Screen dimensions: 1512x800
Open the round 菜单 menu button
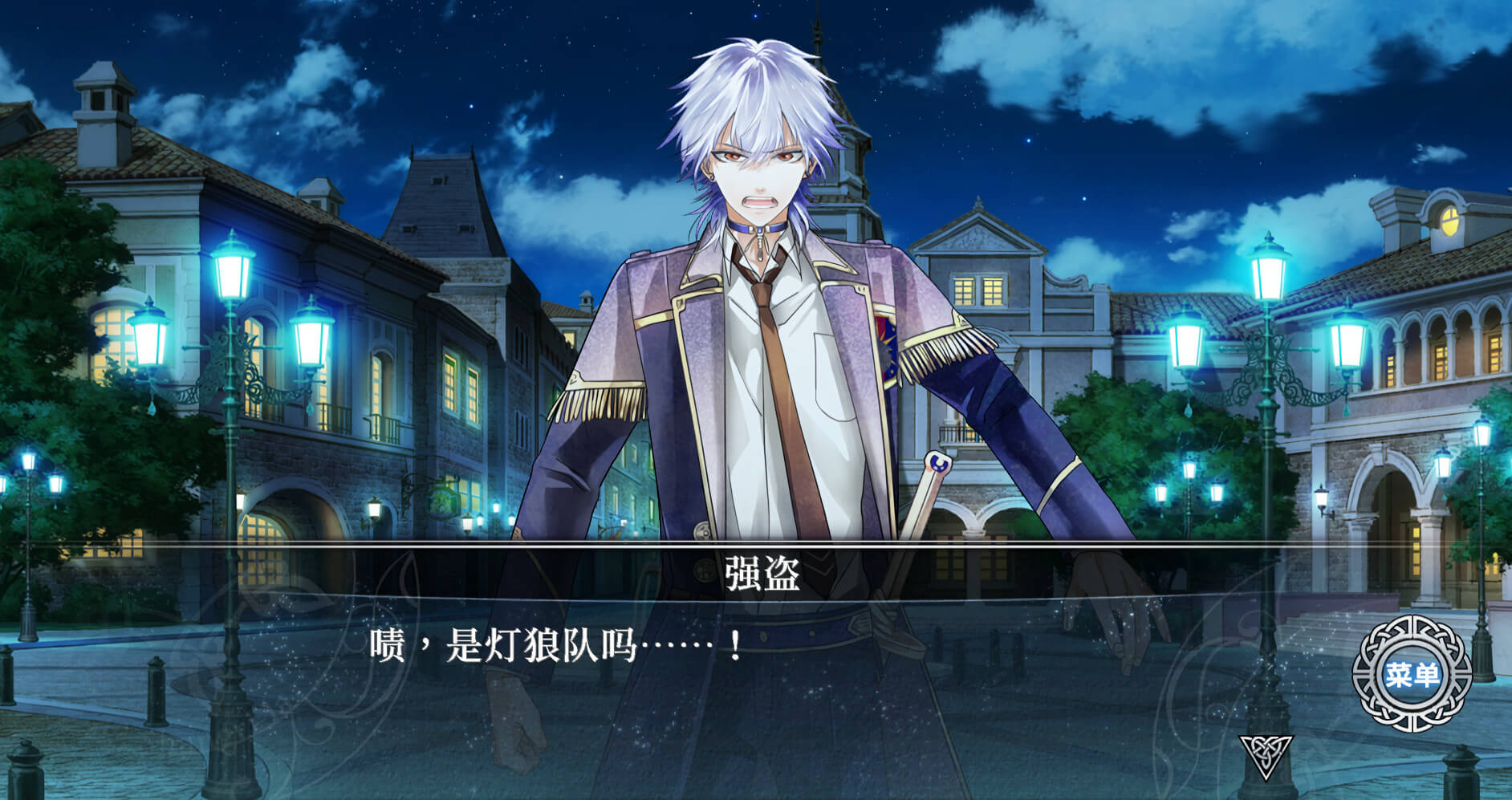(1411, 674)
